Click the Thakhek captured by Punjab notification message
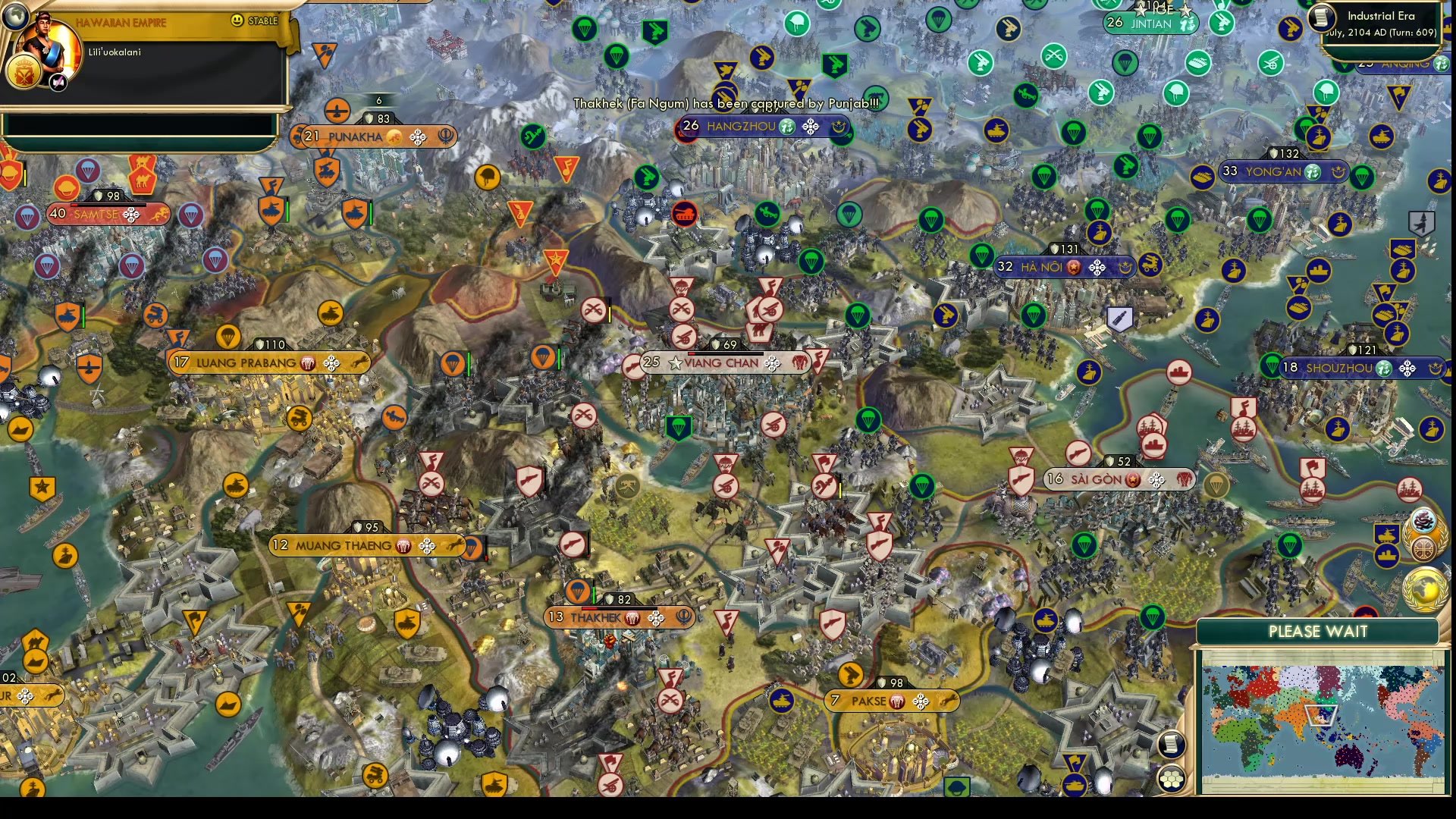Image resolution: width=1456 pixels, height=819 pixels. click(728, 102)
